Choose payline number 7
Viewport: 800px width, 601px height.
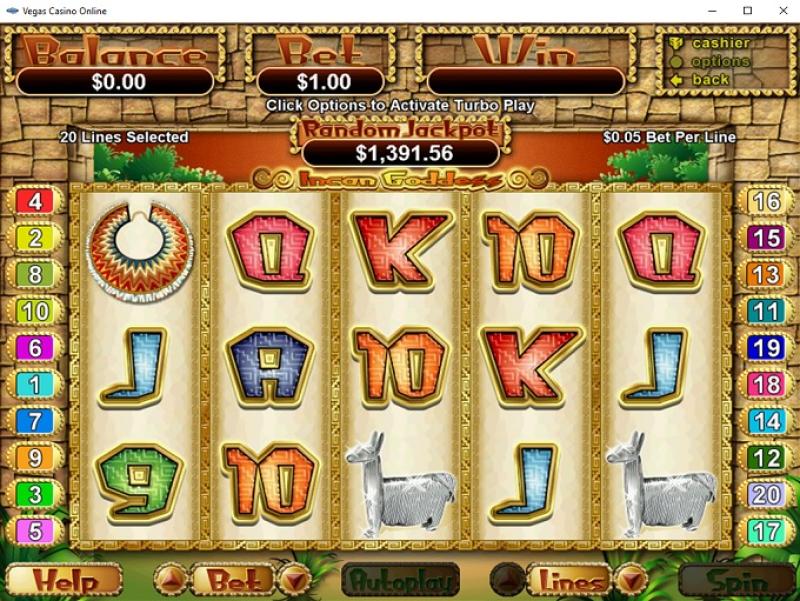coord(36,421)
